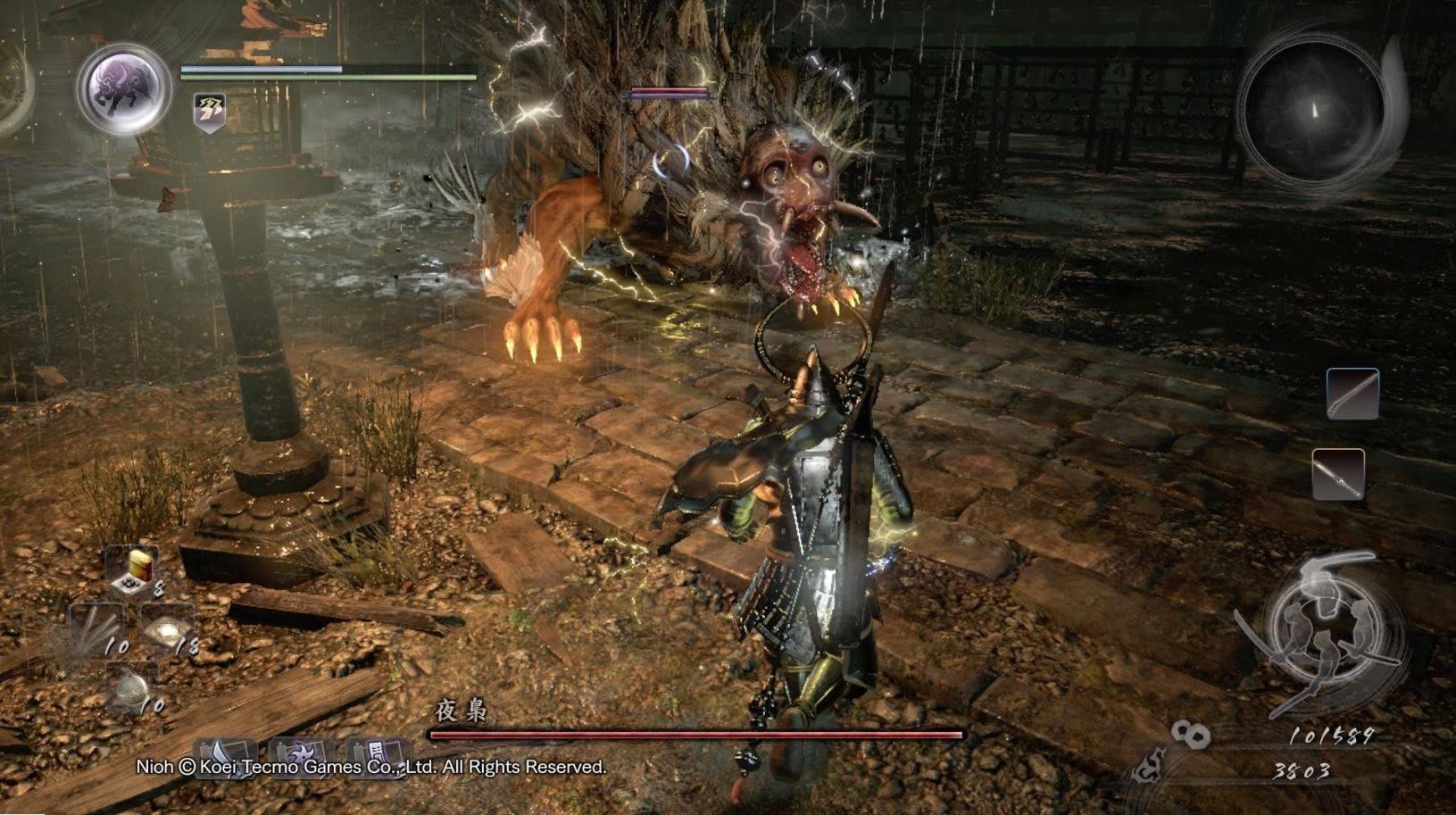This screenshot has height=815, width=1456.
Task: Select the status buff icon under the health bar
Action: coord(211,113)
